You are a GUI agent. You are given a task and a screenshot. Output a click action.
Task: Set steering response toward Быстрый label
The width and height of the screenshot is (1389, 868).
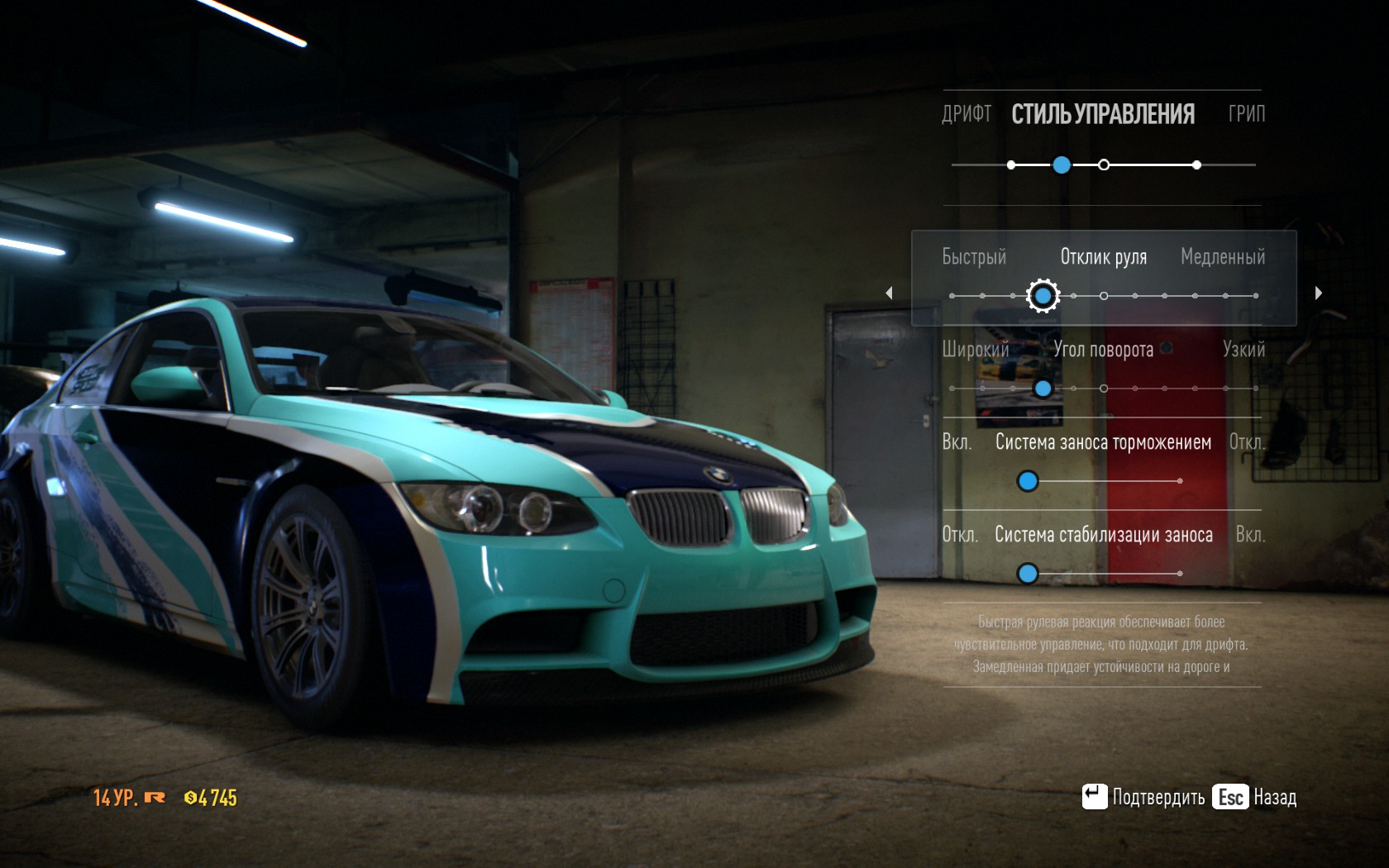click(974, 257)
